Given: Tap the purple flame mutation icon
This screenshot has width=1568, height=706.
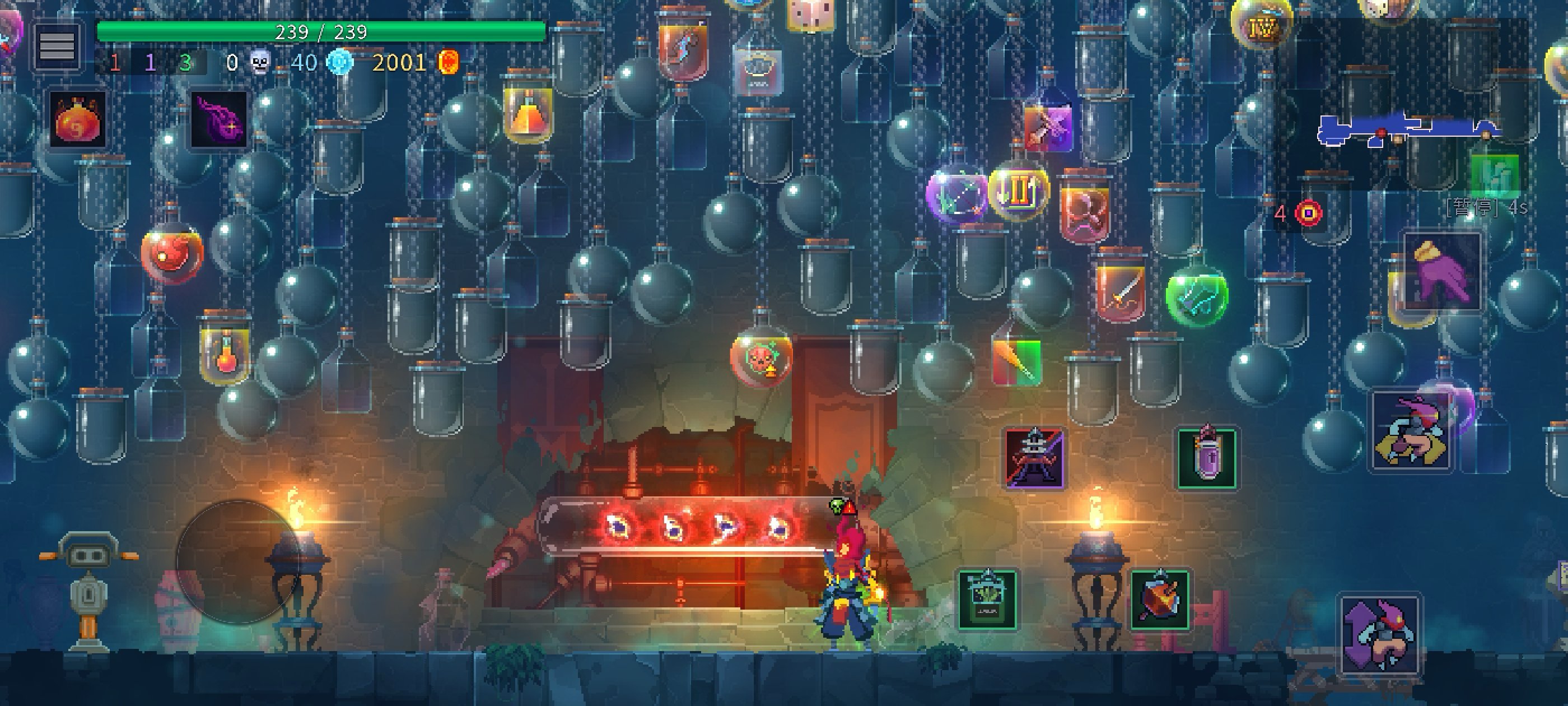Looking at the screenshot, I should pyautogui.click(x=219, y=119).
